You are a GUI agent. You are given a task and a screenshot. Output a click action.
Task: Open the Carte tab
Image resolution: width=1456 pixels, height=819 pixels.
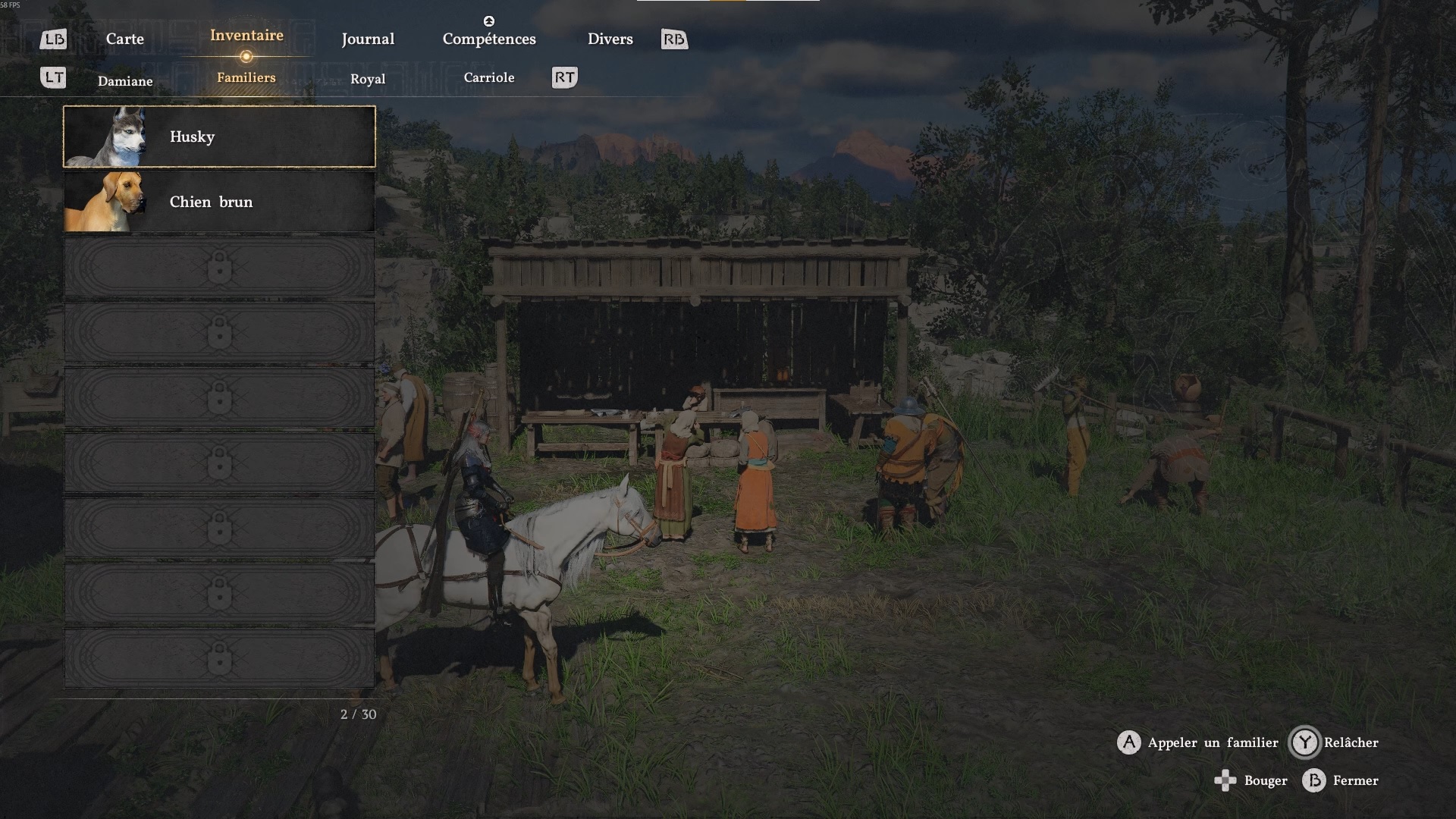tap(124, 39)
